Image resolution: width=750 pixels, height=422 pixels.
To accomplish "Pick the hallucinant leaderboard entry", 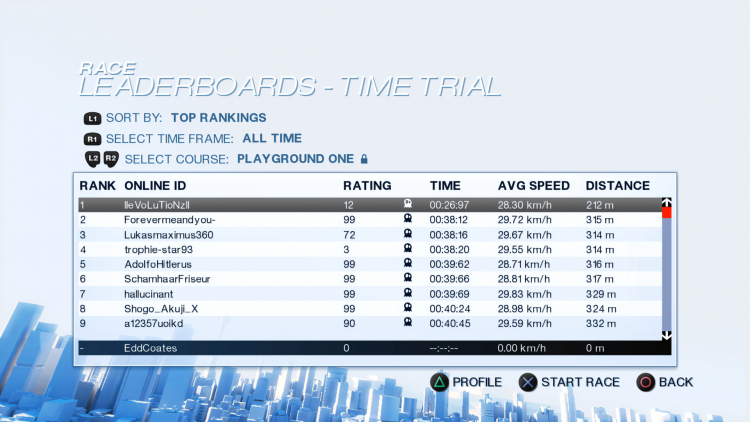I will point(370,293).
